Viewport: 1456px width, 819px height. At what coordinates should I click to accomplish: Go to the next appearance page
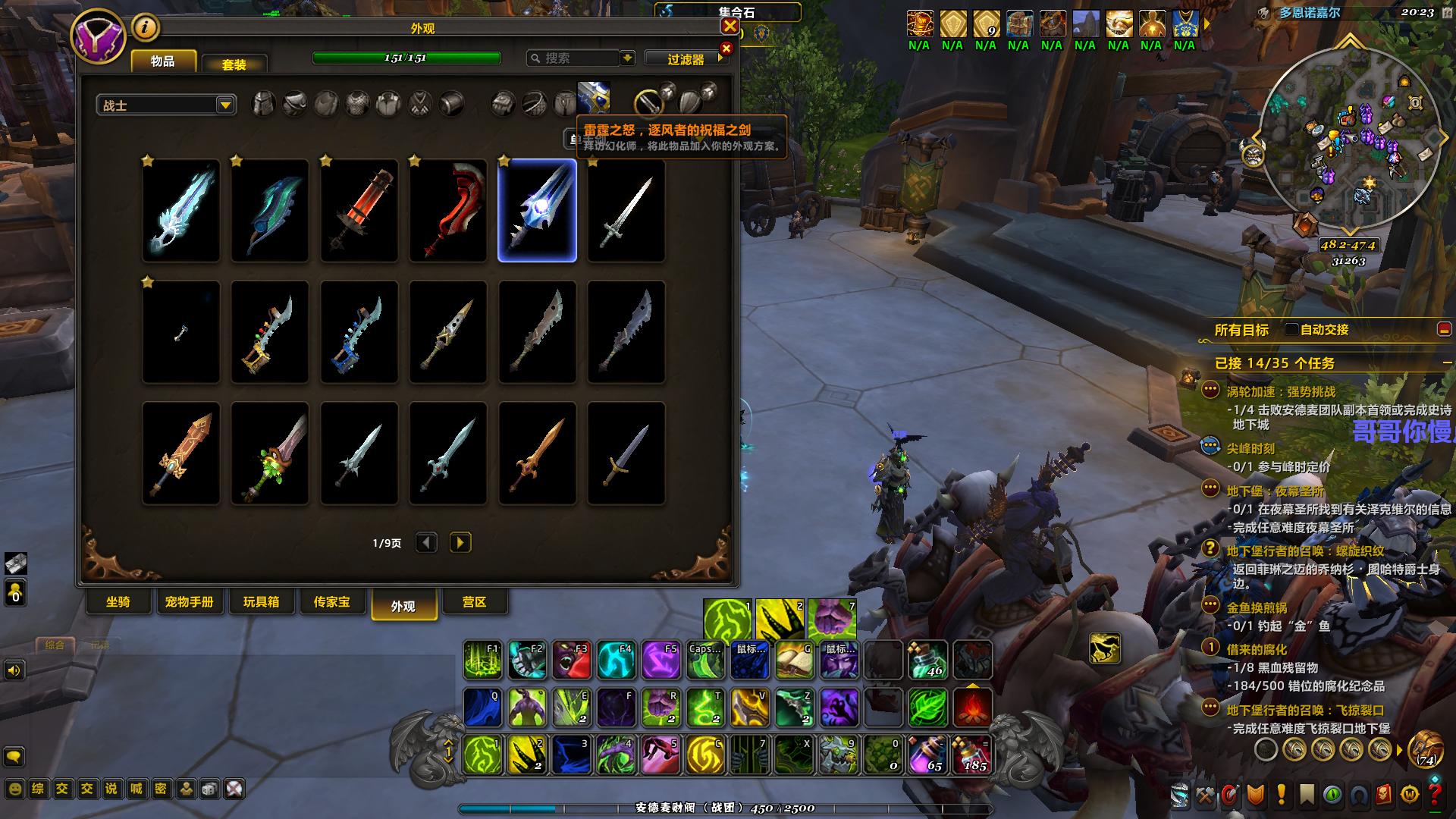pos(460,543)
